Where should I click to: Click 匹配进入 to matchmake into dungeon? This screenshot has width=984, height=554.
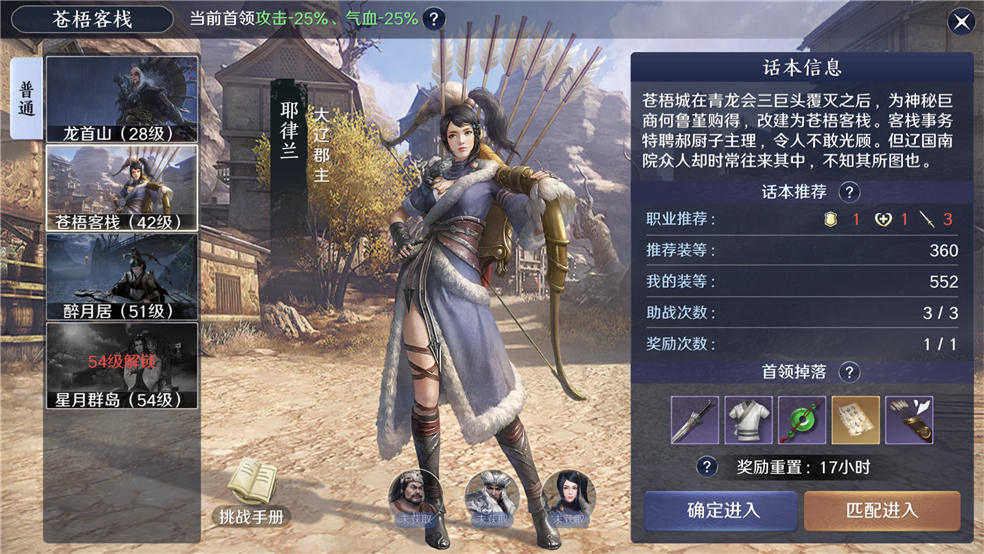click(881, 510)
